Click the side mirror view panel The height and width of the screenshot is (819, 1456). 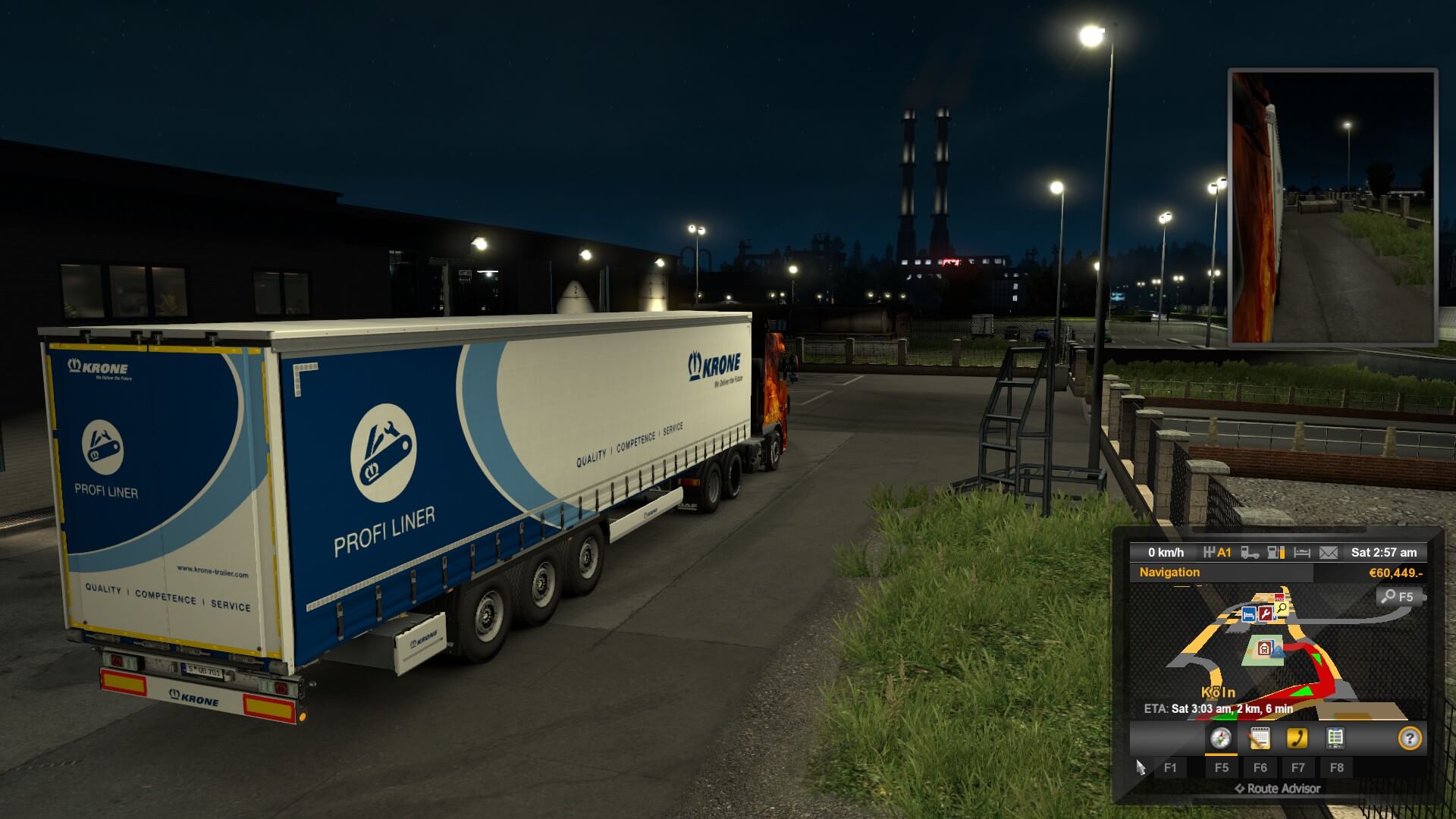(x=1332, y=208)
